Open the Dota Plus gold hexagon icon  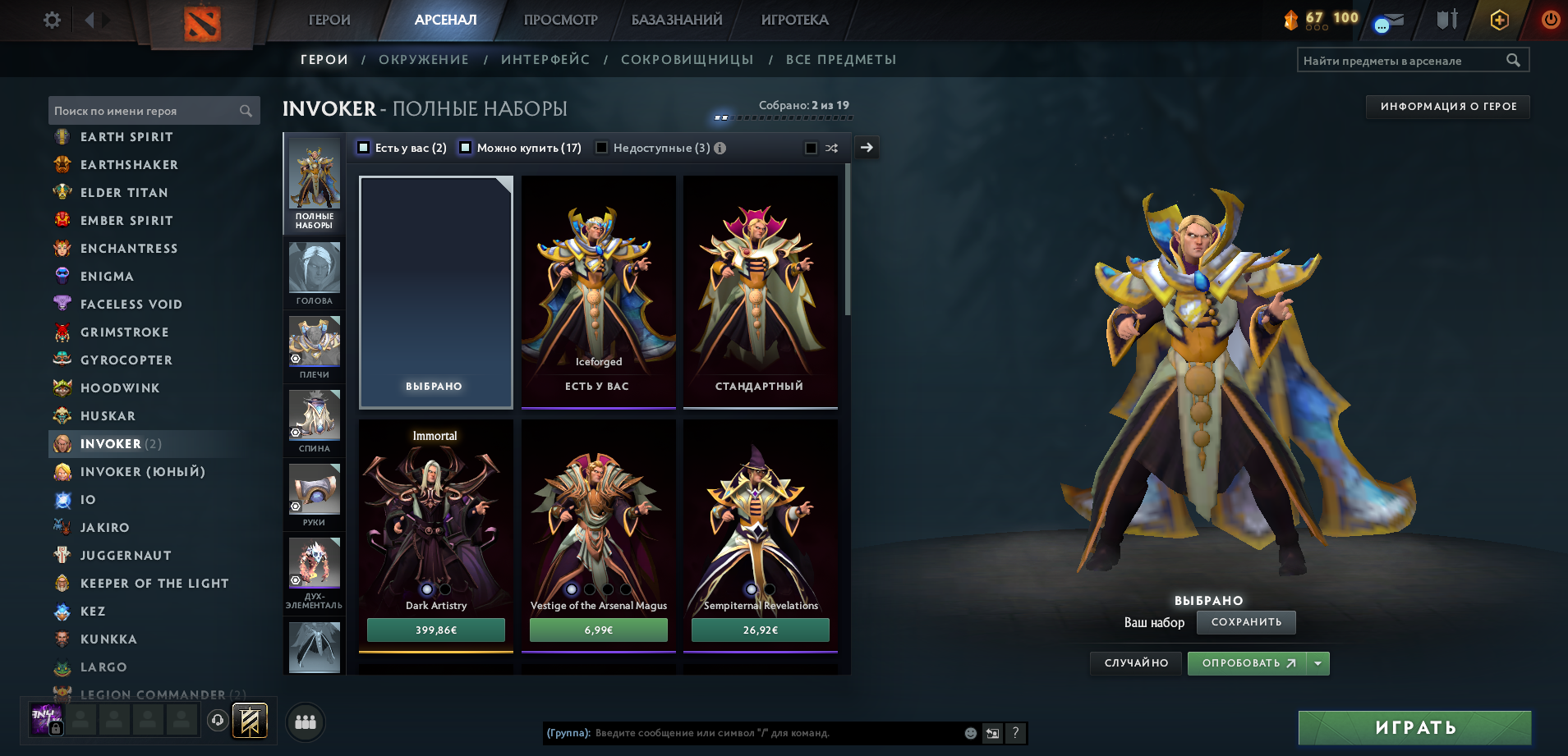click(1498, 19)
